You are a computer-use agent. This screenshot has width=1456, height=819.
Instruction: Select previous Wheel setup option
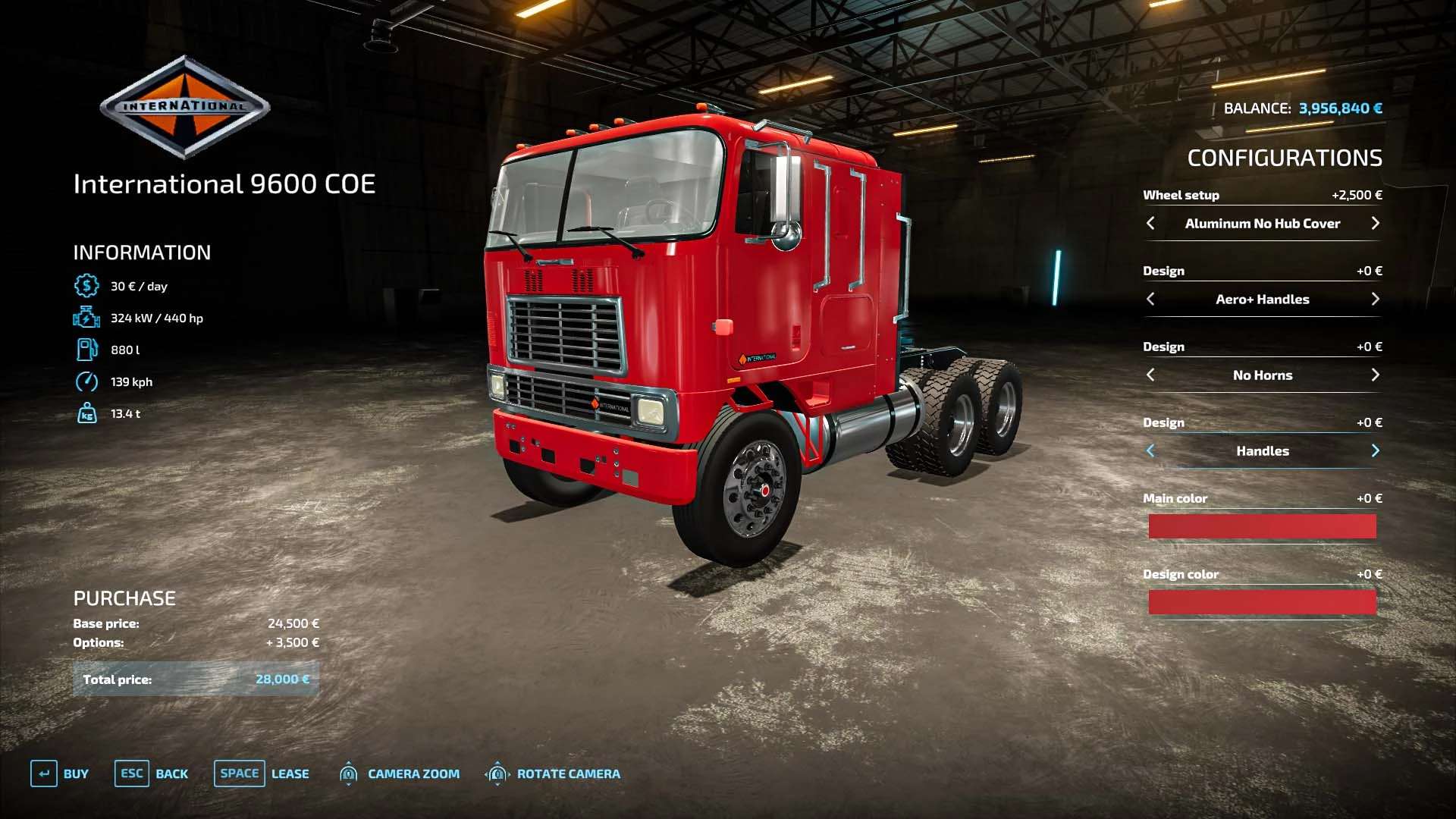coord(1150,223)
